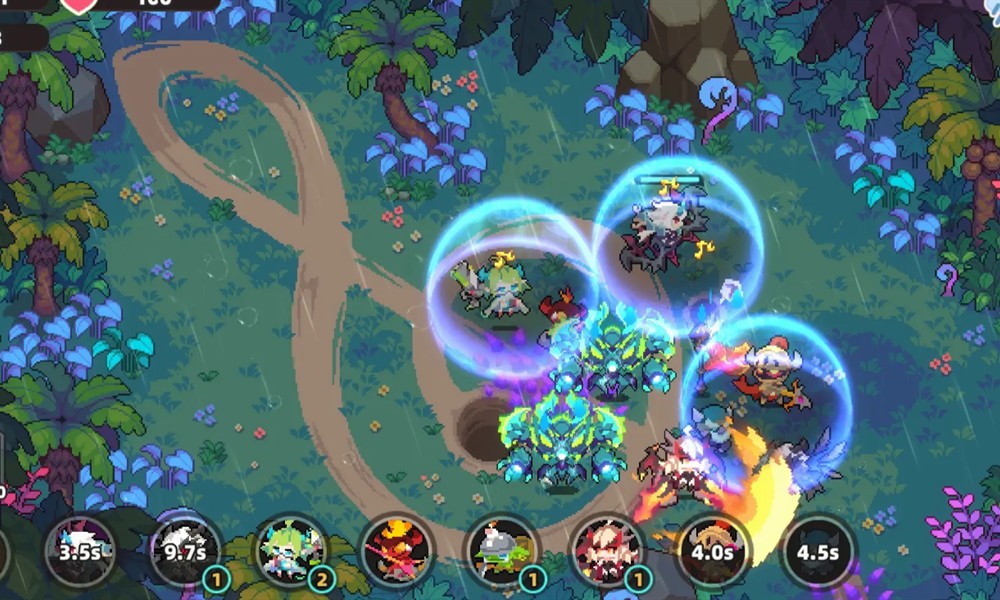Viewport: 1000px width, 600px height.
Task: Select the unit icon showing 4.0s cooldown
Action: click(713, 551)
